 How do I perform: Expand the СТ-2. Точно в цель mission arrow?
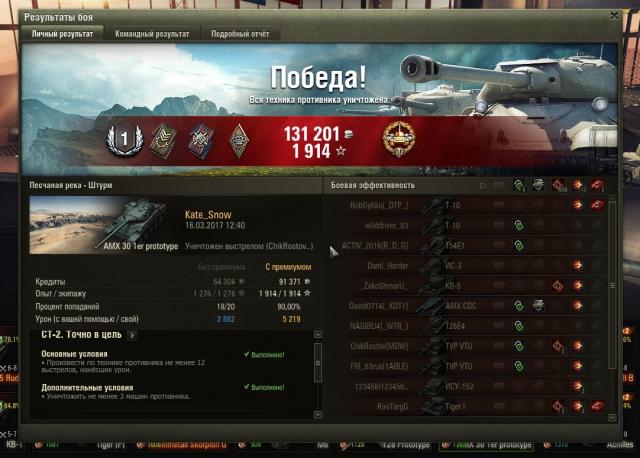(x=132, y=335)
